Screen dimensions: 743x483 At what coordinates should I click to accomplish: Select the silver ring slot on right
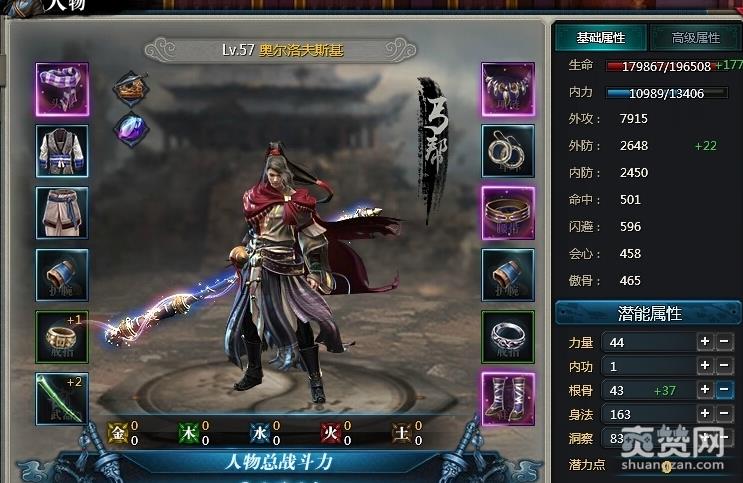point(508,337)
